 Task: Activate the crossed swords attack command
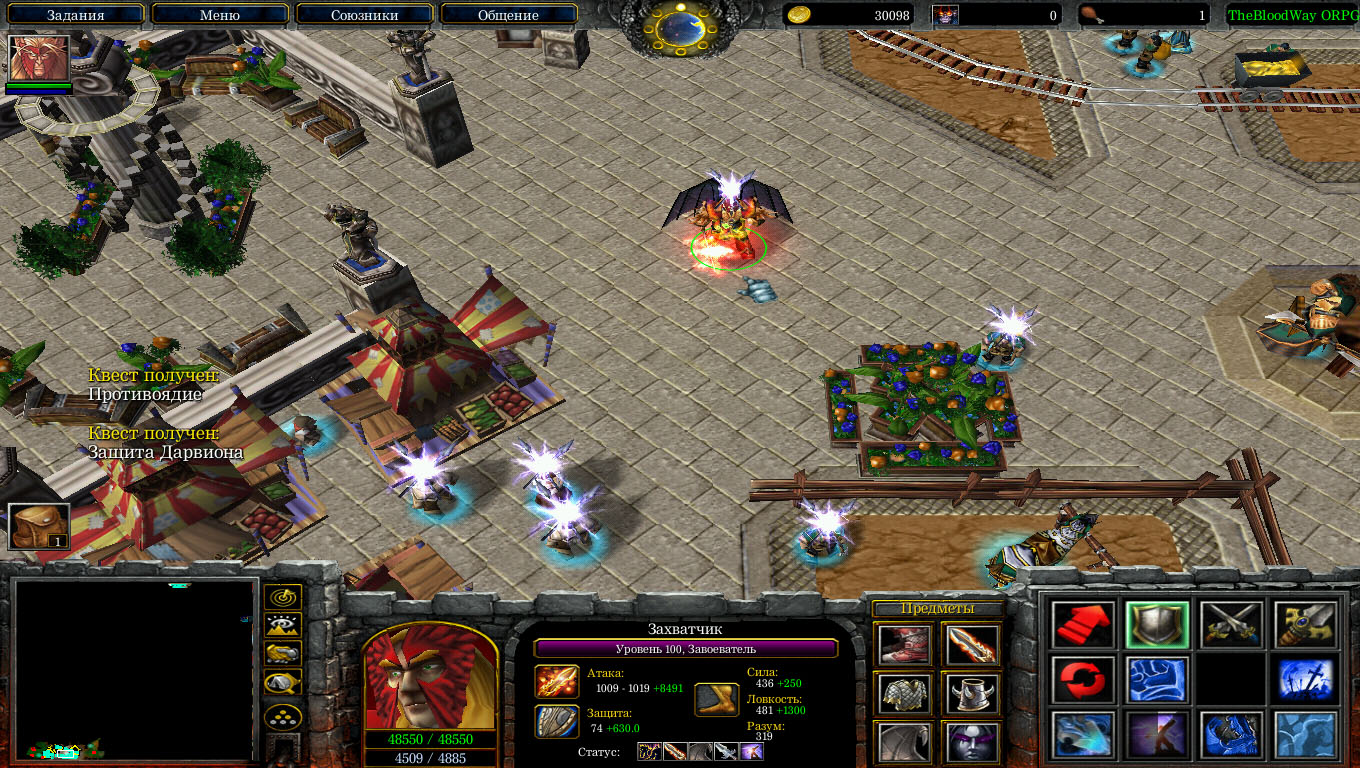pyautogui.click(x=1231, y=625)
